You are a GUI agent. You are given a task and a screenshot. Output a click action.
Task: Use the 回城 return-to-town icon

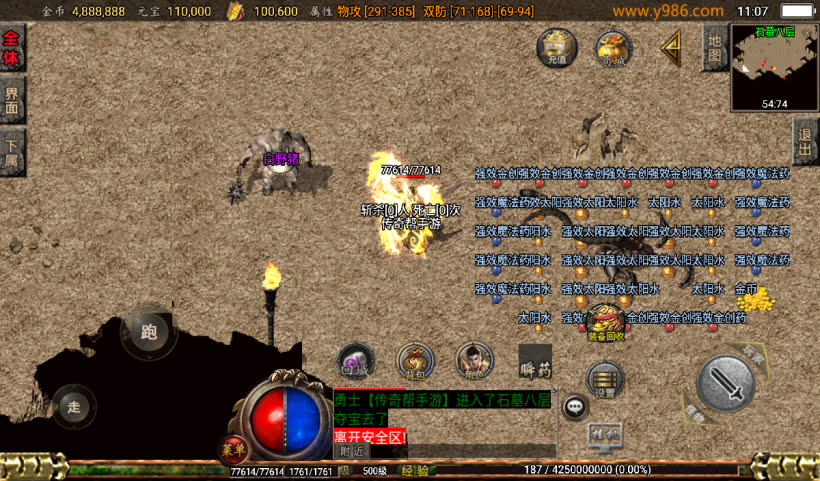coord(355,361)
